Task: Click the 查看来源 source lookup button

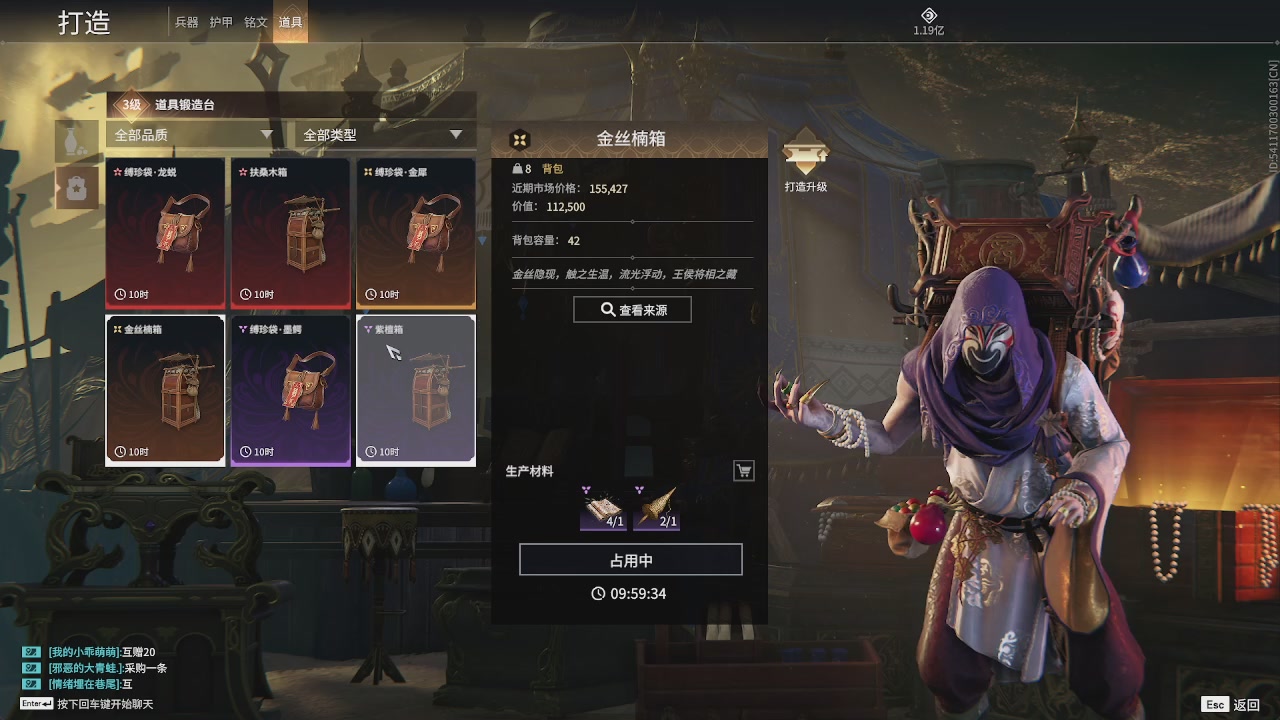Action: 631,309
